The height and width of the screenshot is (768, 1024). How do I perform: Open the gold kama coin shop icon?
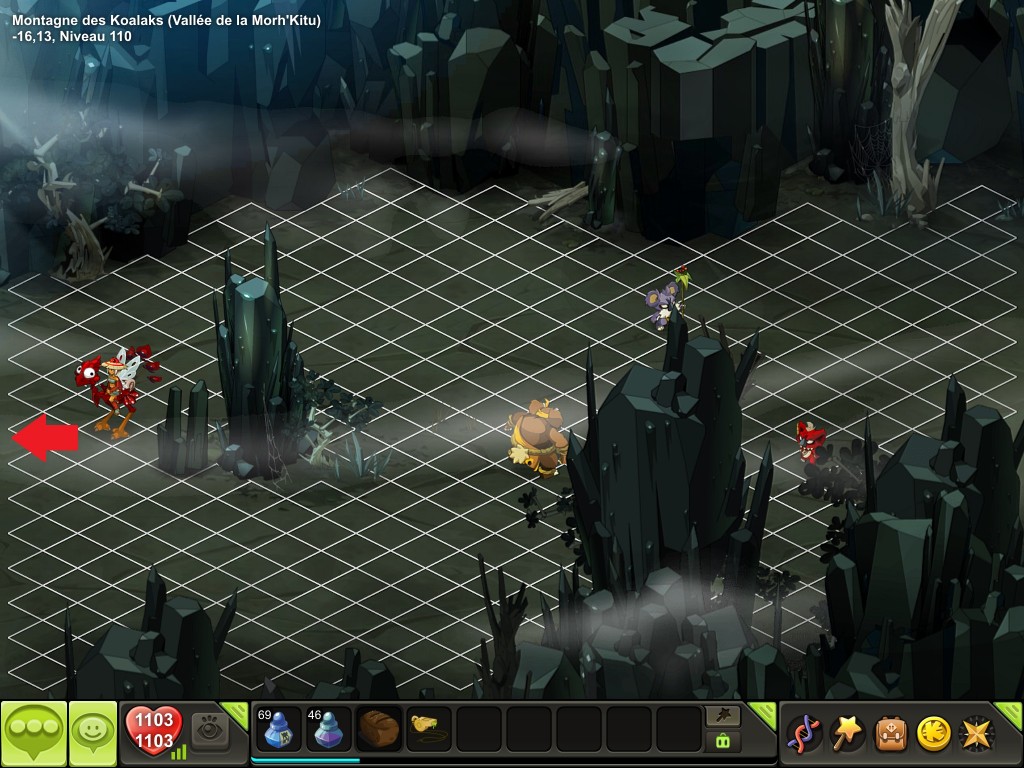click(x=934, y=734)
